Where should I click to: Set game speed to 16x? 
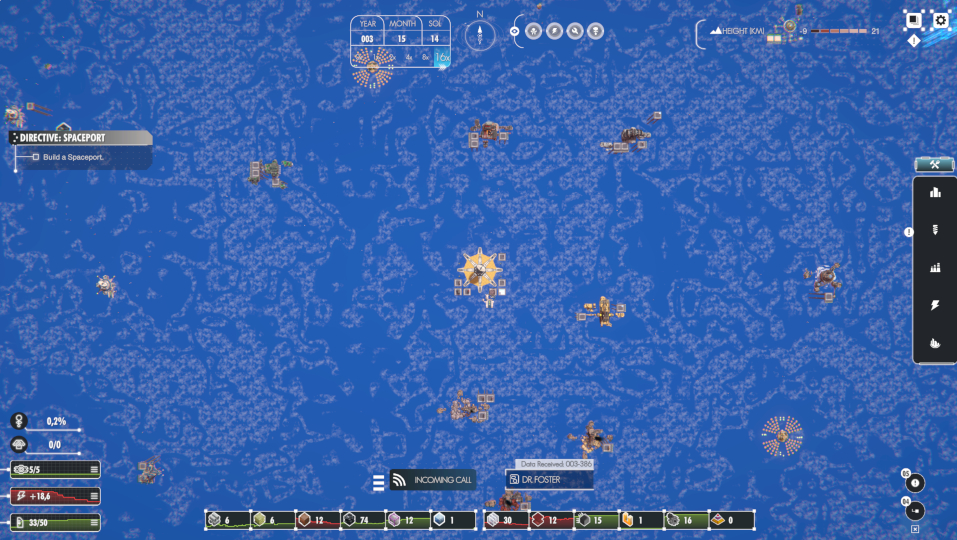(443, 58)
